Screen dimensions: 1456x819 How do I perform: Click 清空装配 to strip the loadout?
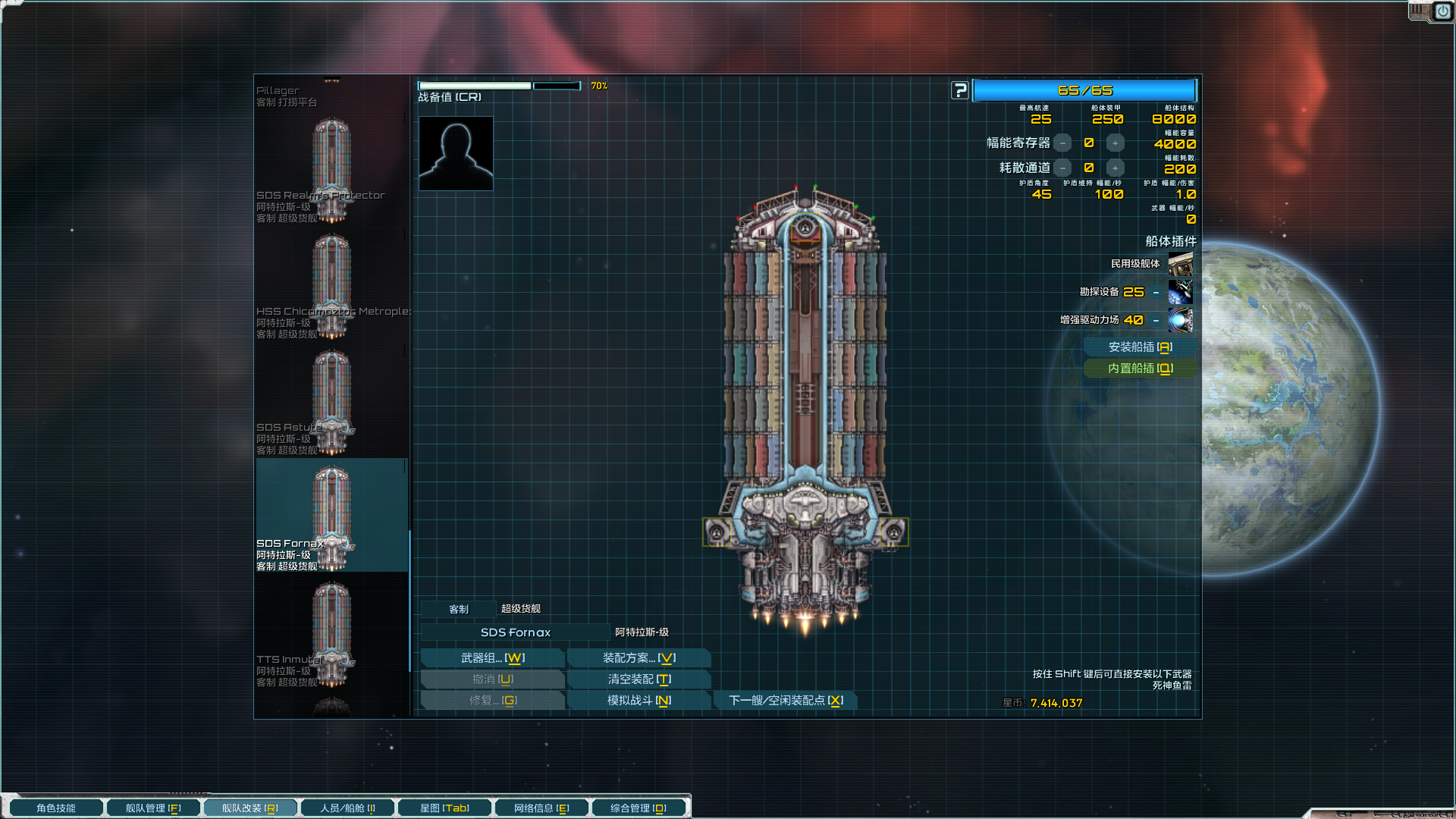pyautogui.click(x=639, y=679)
